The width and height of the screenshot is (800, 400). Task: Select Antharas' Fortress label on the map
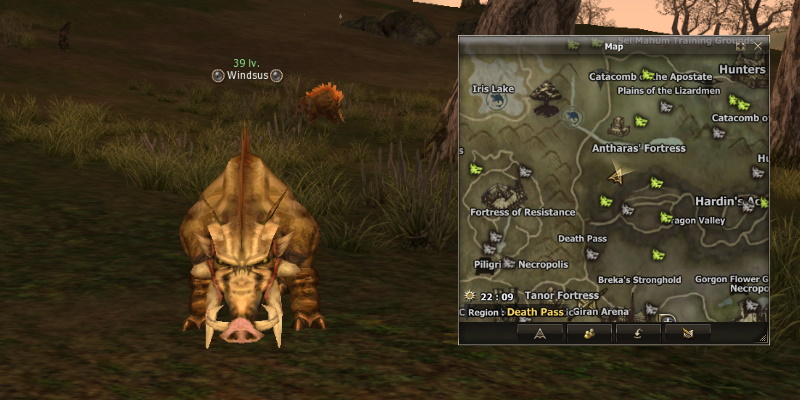638,148
